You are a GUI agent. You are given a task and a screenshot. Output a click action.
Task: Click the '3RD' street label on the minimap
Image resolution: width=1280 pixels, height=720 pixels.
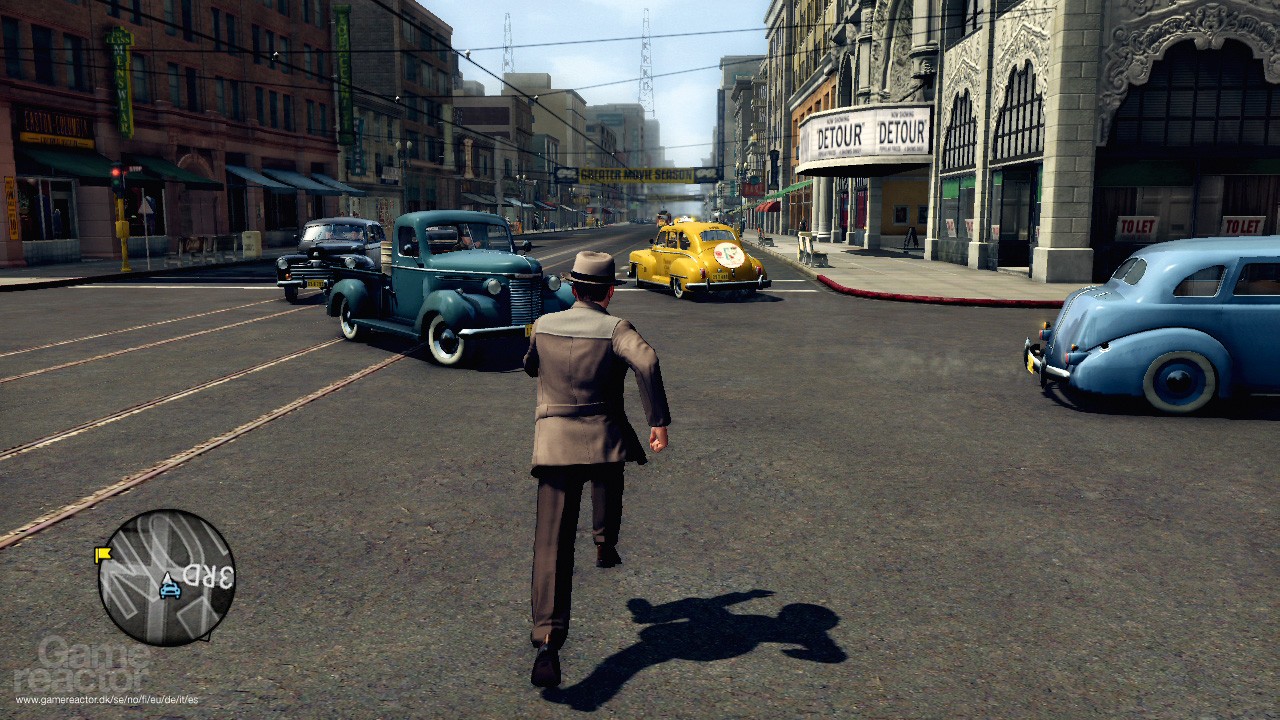click(208, 574)
